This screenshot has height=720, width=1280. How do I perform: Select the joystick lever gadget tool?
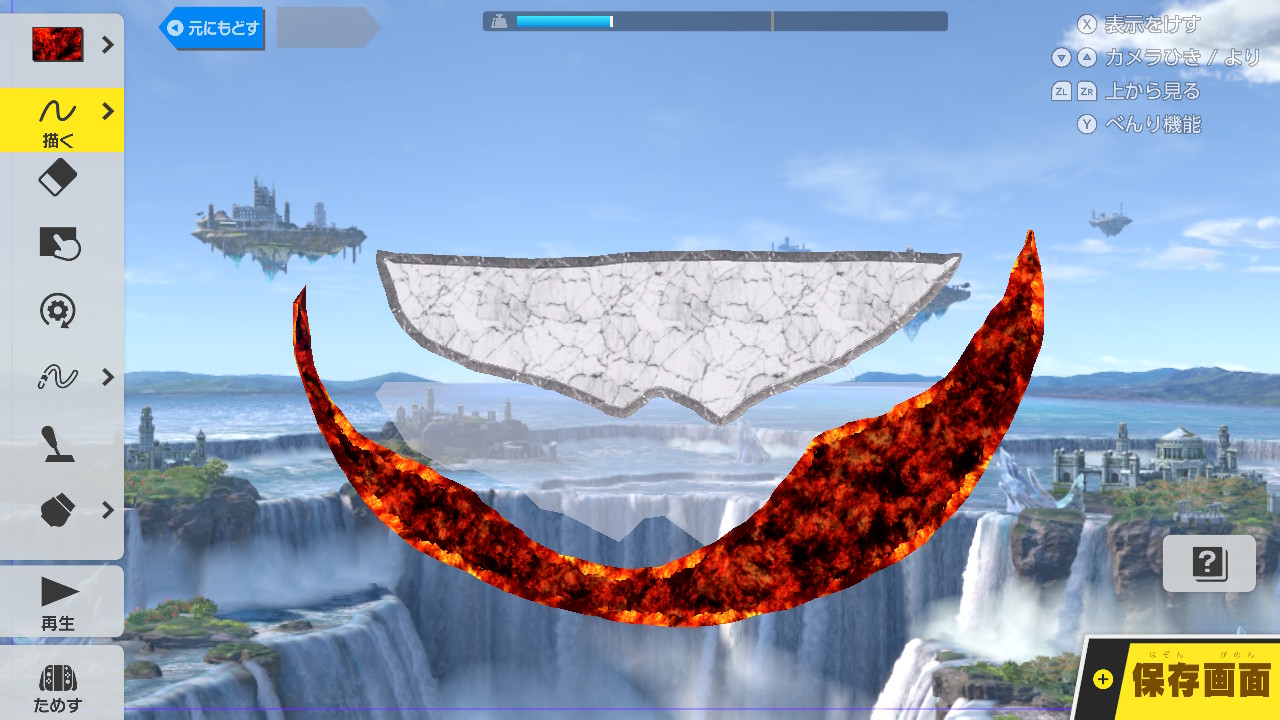pos(58,443)
